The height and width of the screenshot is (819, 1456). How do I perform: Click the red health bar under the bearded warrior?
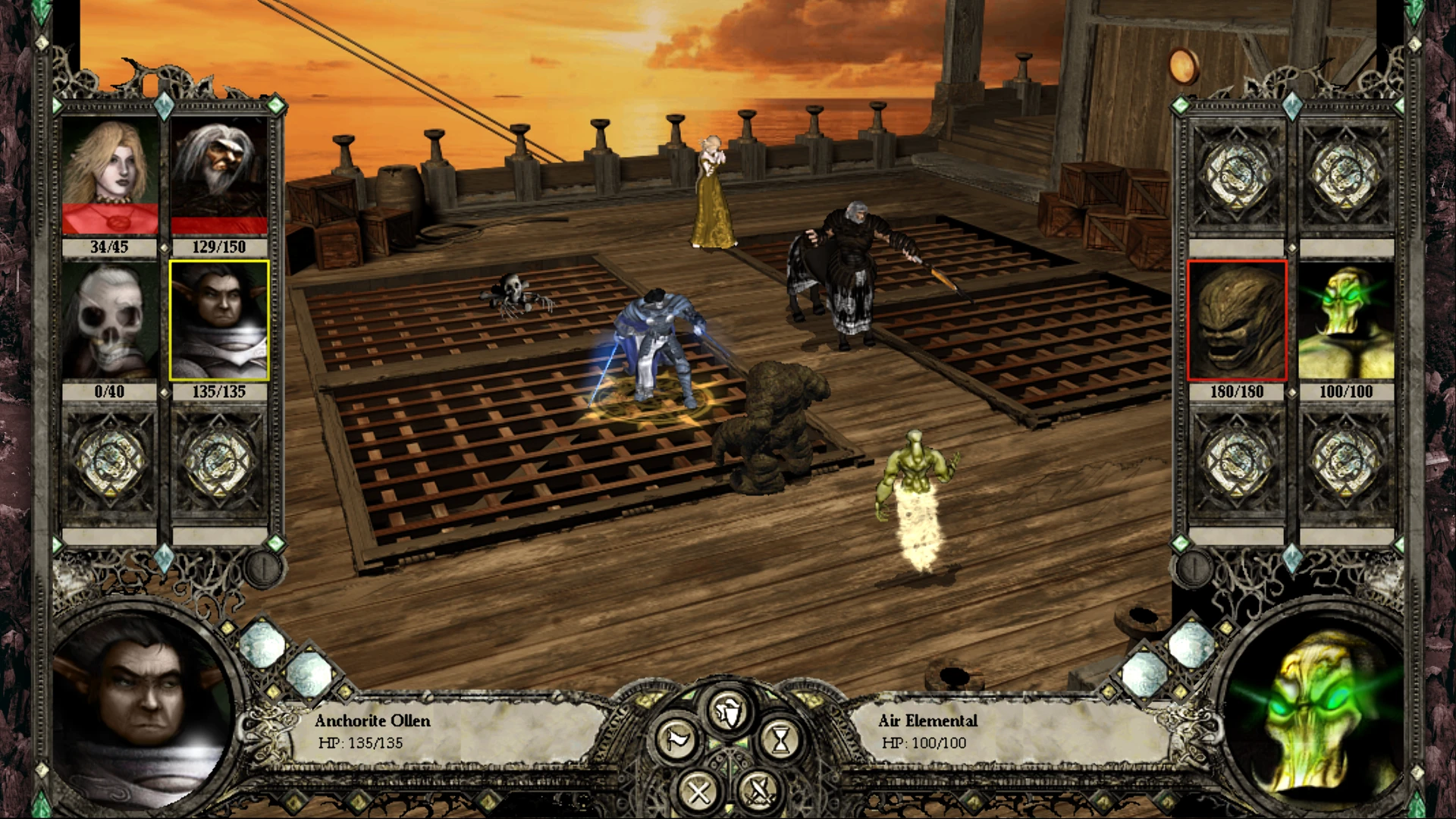tap(220, 225)
